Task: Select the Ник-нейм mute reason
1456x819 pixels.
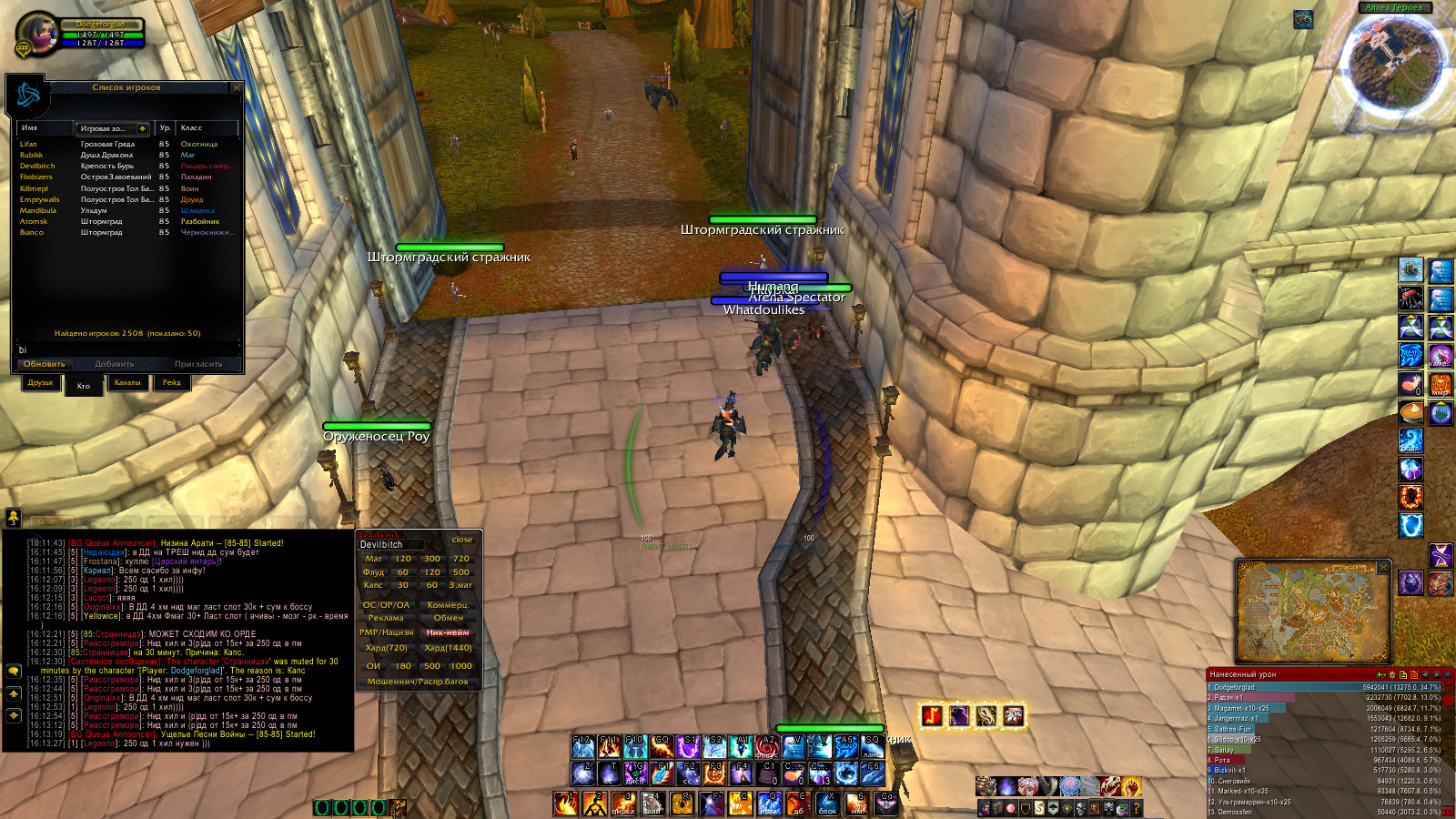Action: pyautogui.click(x=448, y=632)
